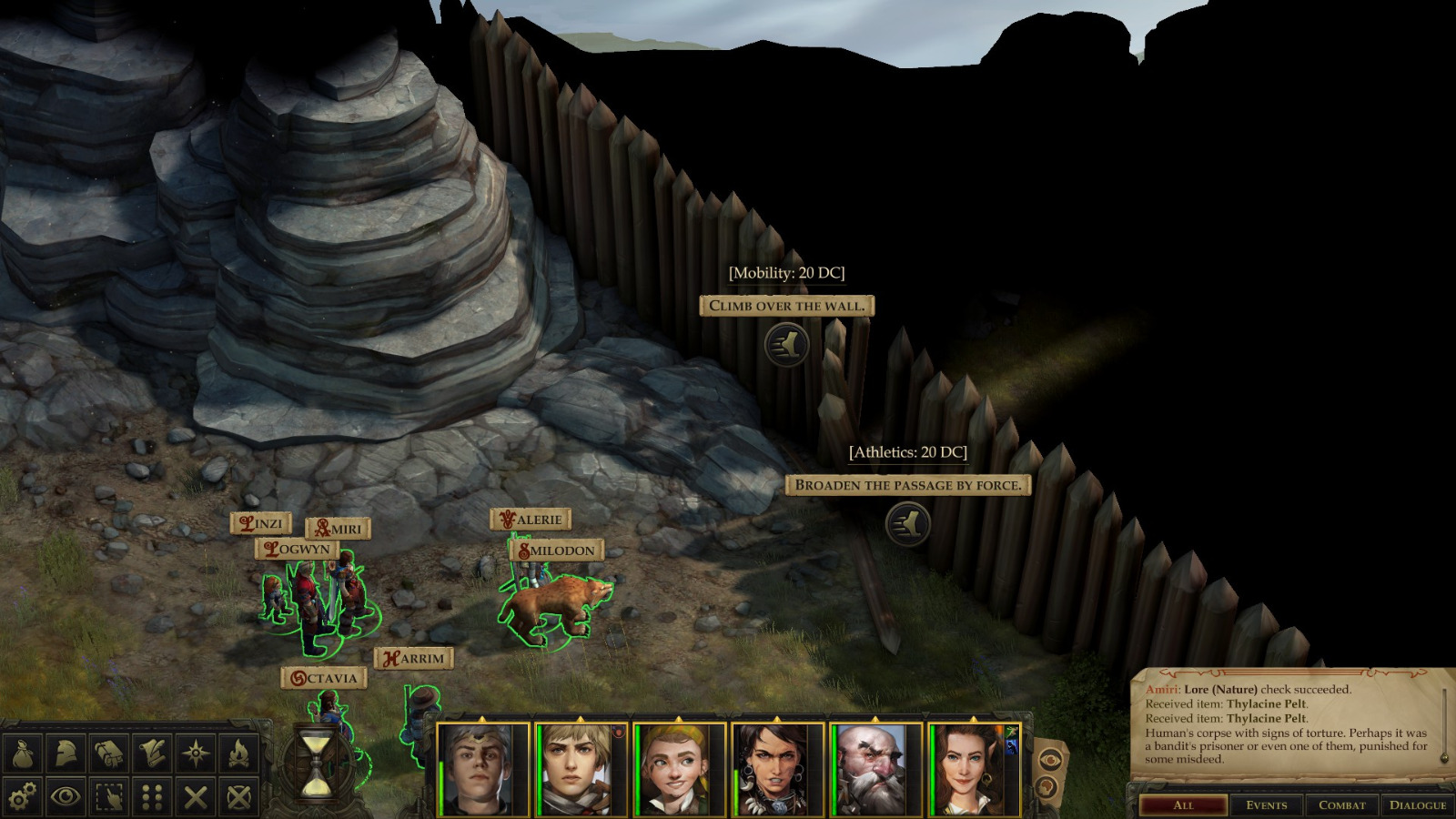The width and height of the screenshot is (1456, 819).
Task: Open the Dialogue log tab
Action: point(1418,804)
